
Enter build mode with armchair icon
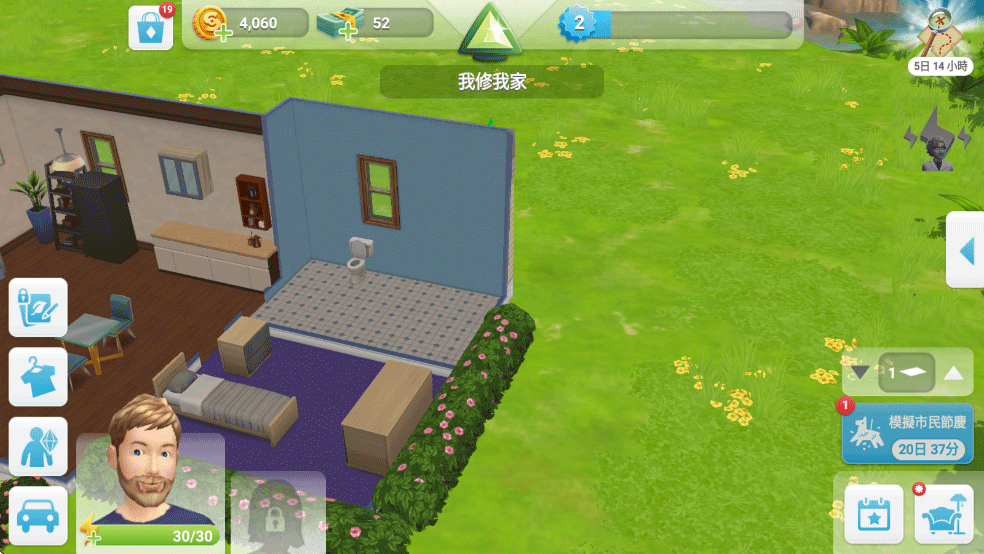944,514
